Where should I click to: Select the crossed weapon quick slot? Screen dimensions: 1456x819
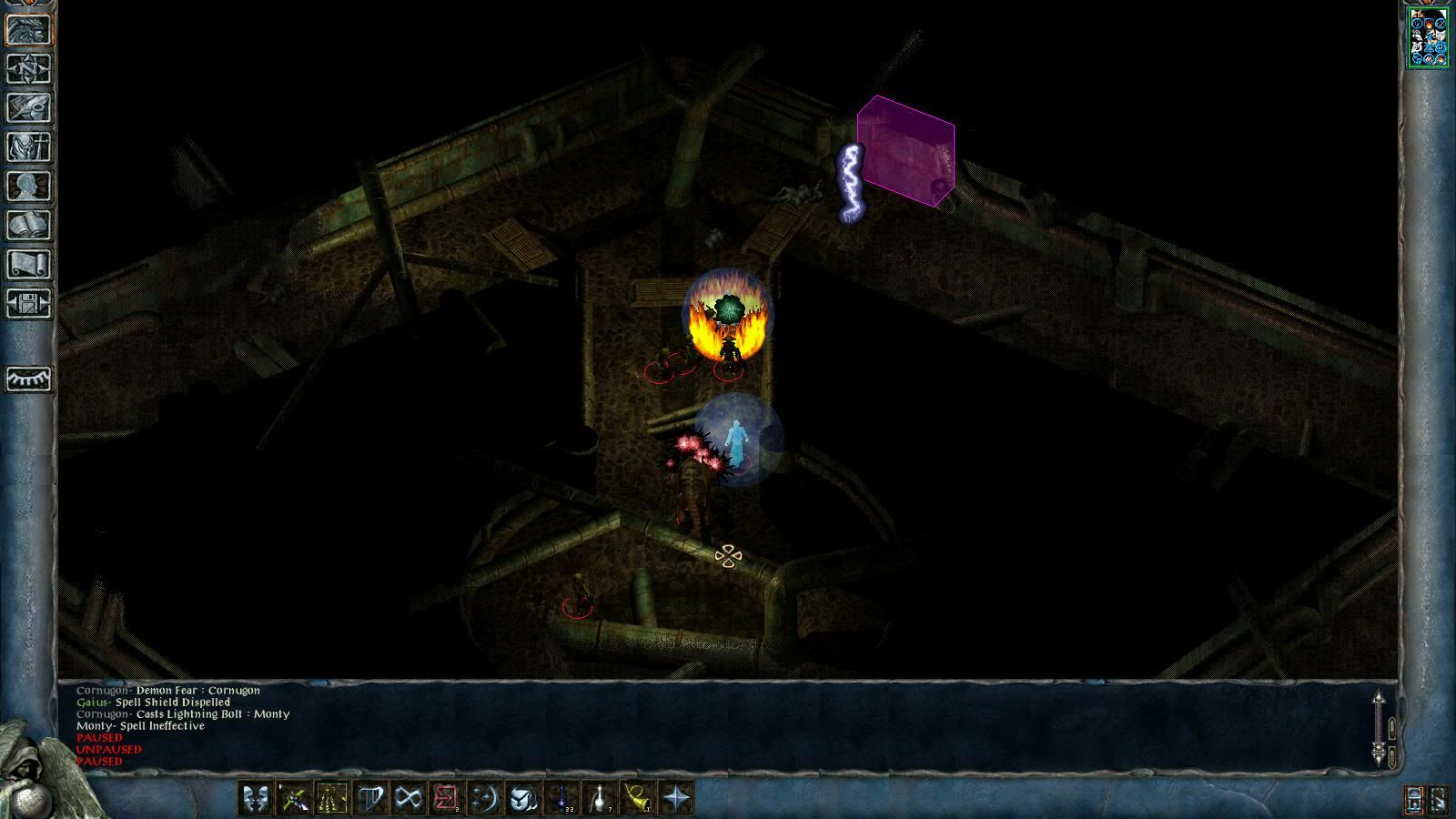(293, 799)
